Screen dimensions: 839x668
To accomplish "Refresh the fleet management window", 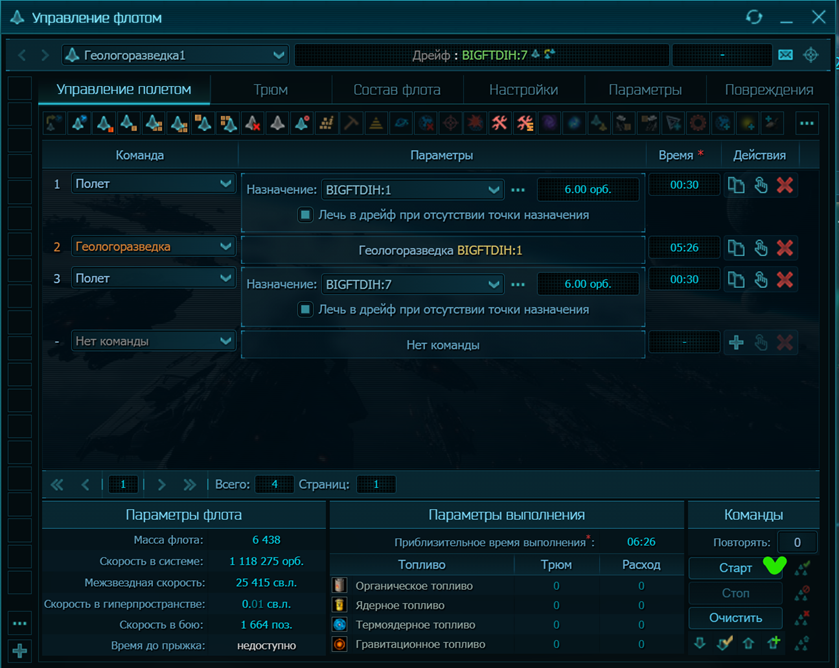I will [755, 18].
